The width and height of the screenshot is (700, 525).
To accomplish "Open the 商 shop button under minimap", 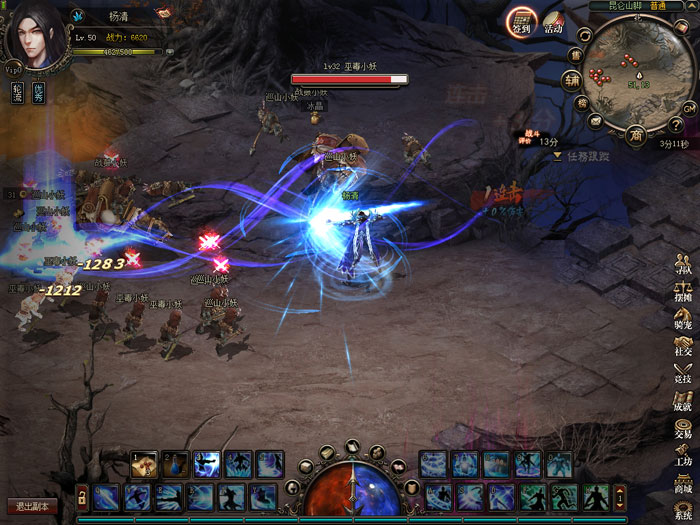I will point(635,134).
